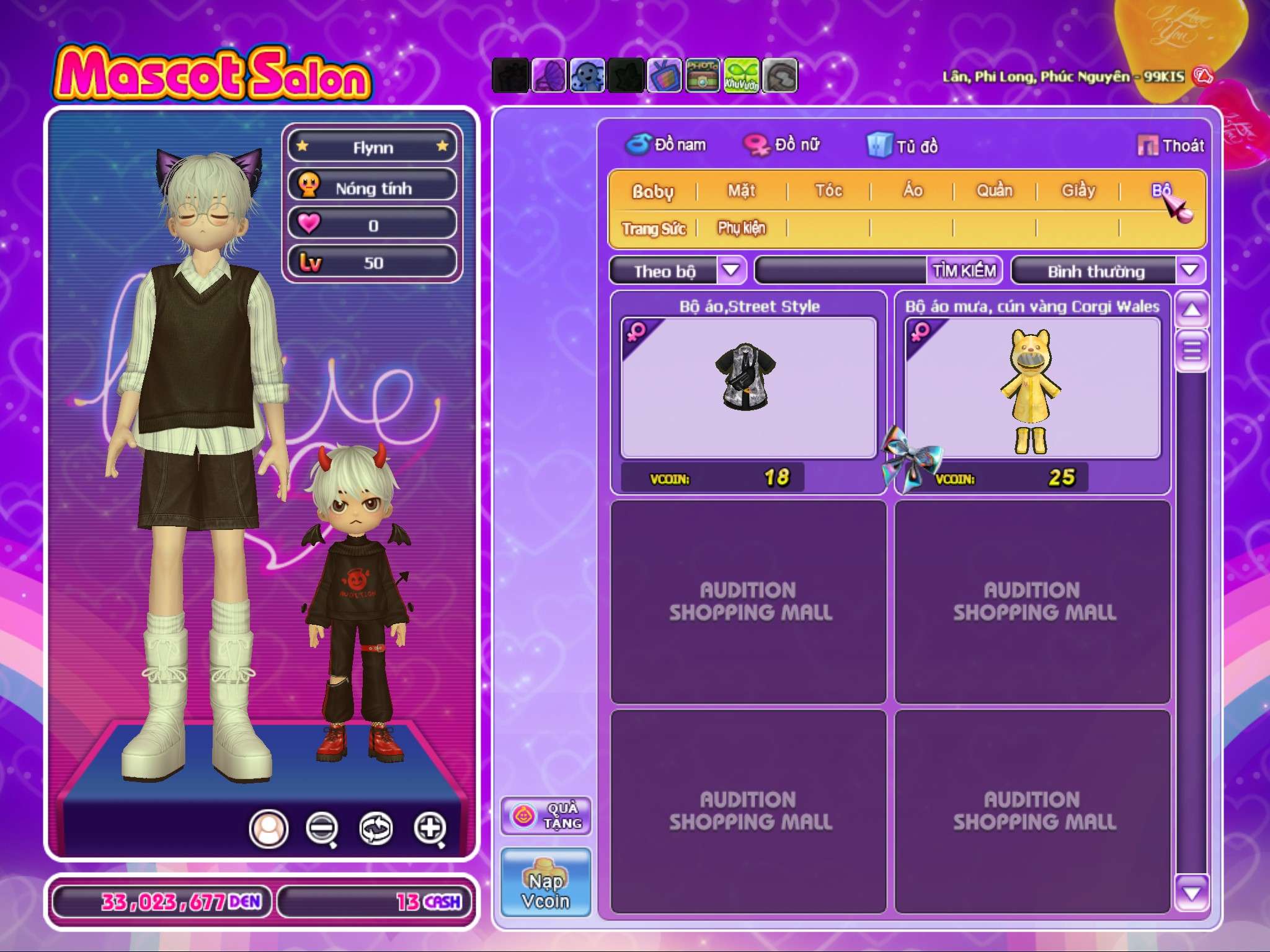Switch to the Đồ nam section

(x=665, y=145)
